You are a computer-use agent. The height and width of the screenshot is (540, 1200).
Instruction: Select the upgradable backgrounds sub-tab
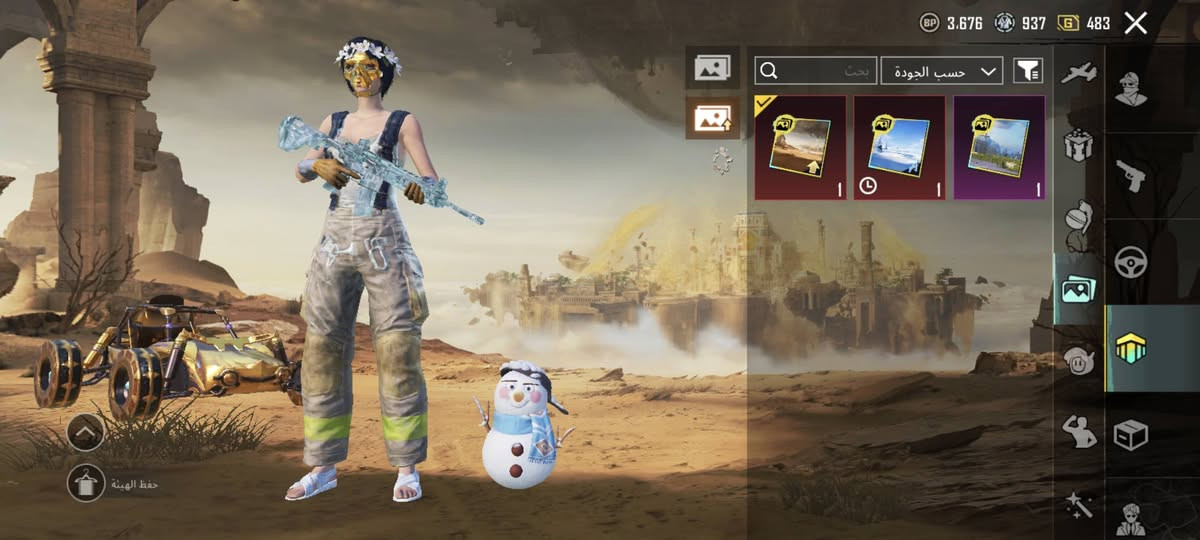tap(712, 118)
